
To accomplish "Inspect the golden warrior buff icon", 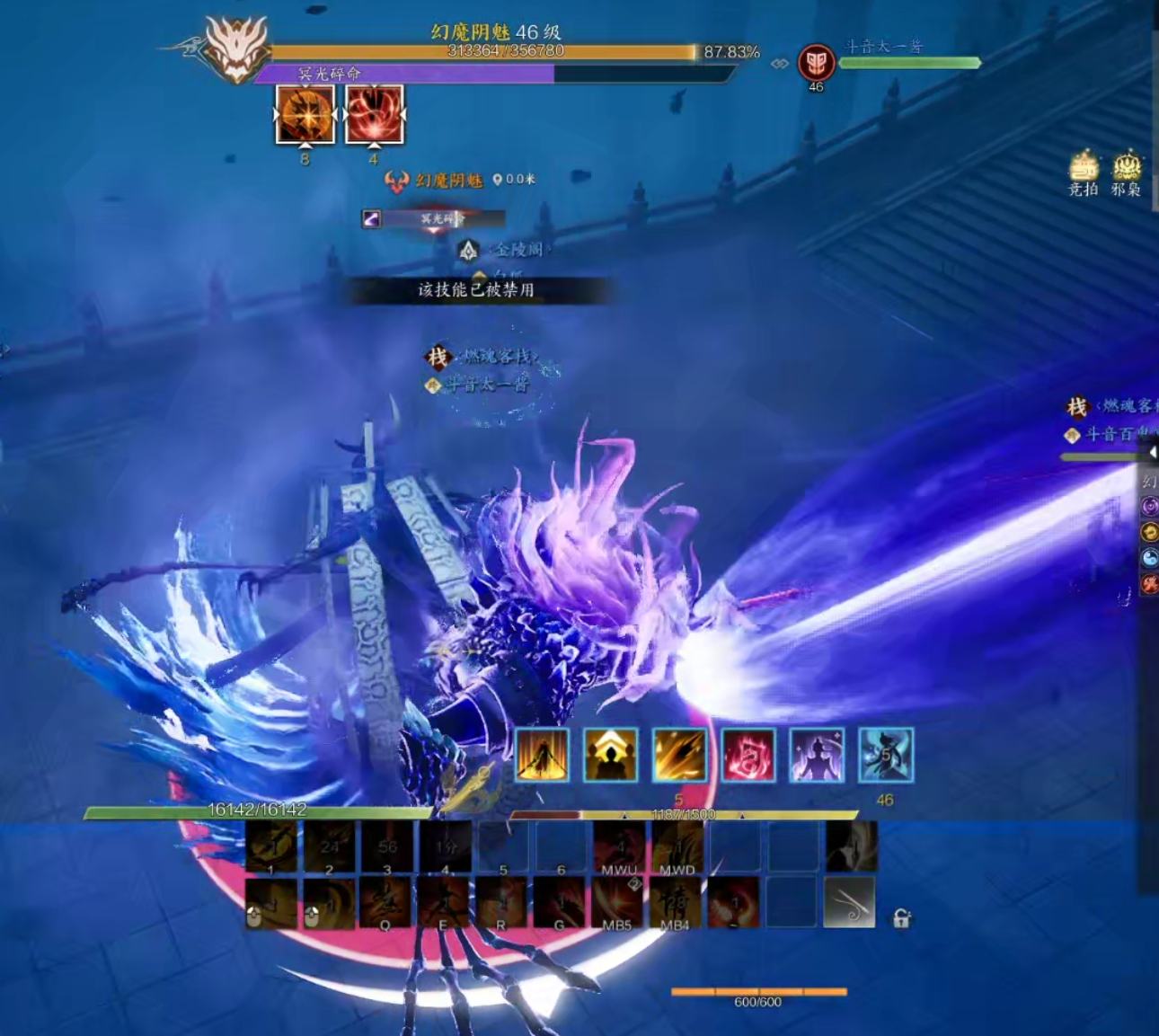I will [x=542, y=754].
